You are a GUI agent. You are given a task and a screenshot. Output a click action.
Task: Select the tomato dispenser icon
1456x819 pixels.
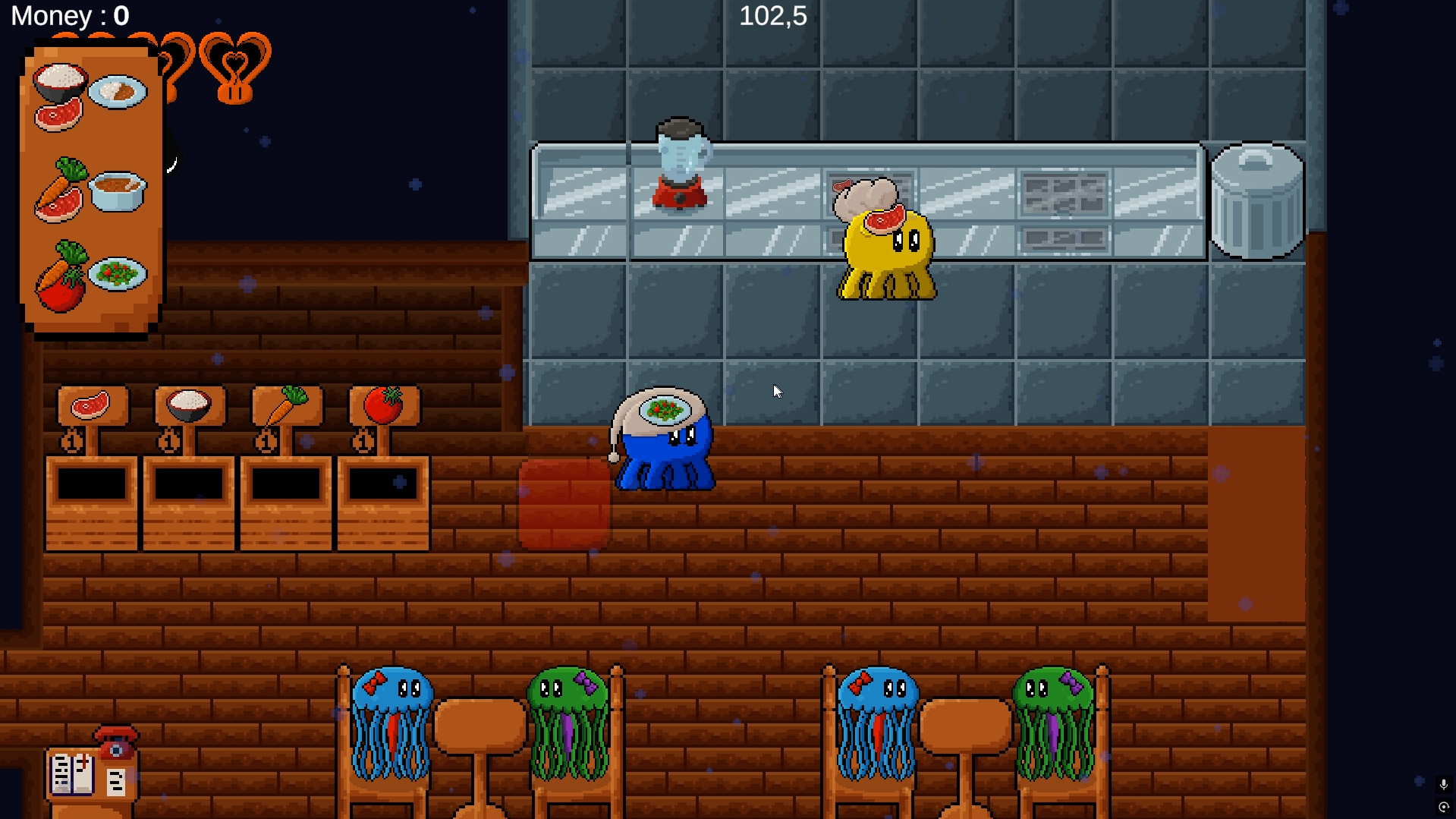tap(385, 405)
